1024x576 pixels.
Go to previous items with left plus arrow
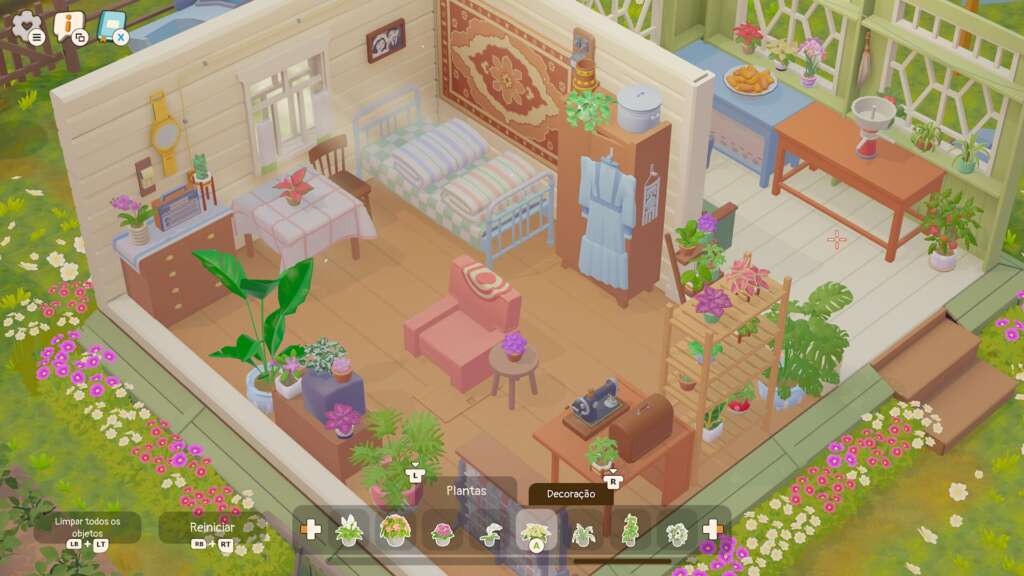click(311, 529)
